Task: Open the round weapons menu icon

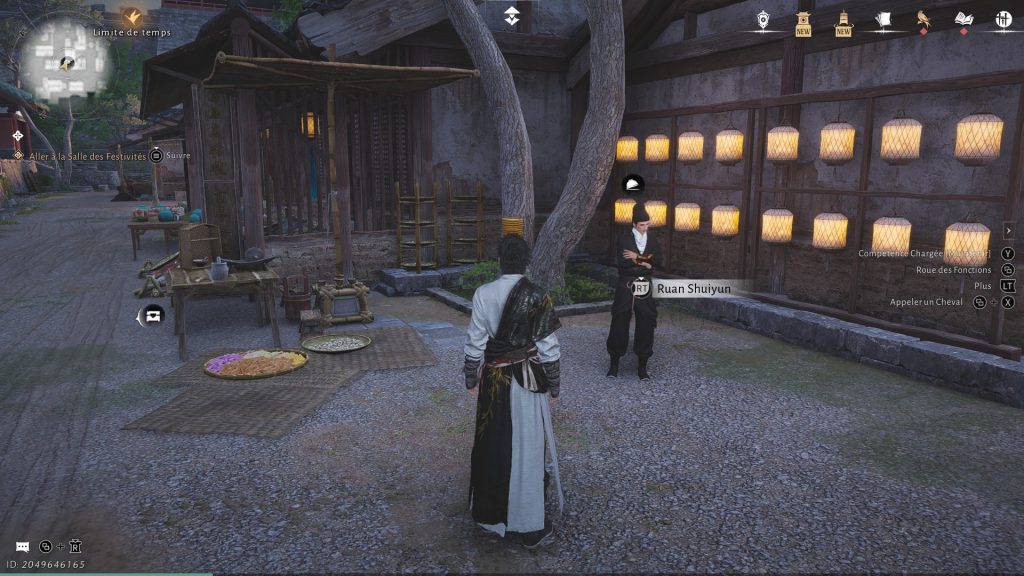Action: point(1003,19)
